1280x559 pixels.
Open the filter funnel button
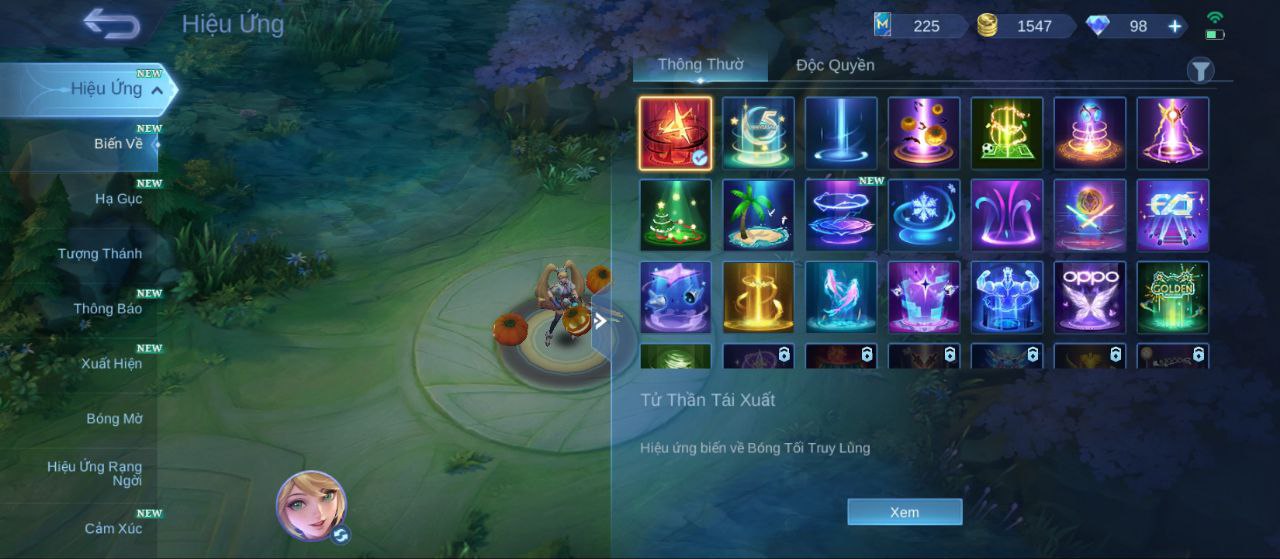(x=1200, y=70)
